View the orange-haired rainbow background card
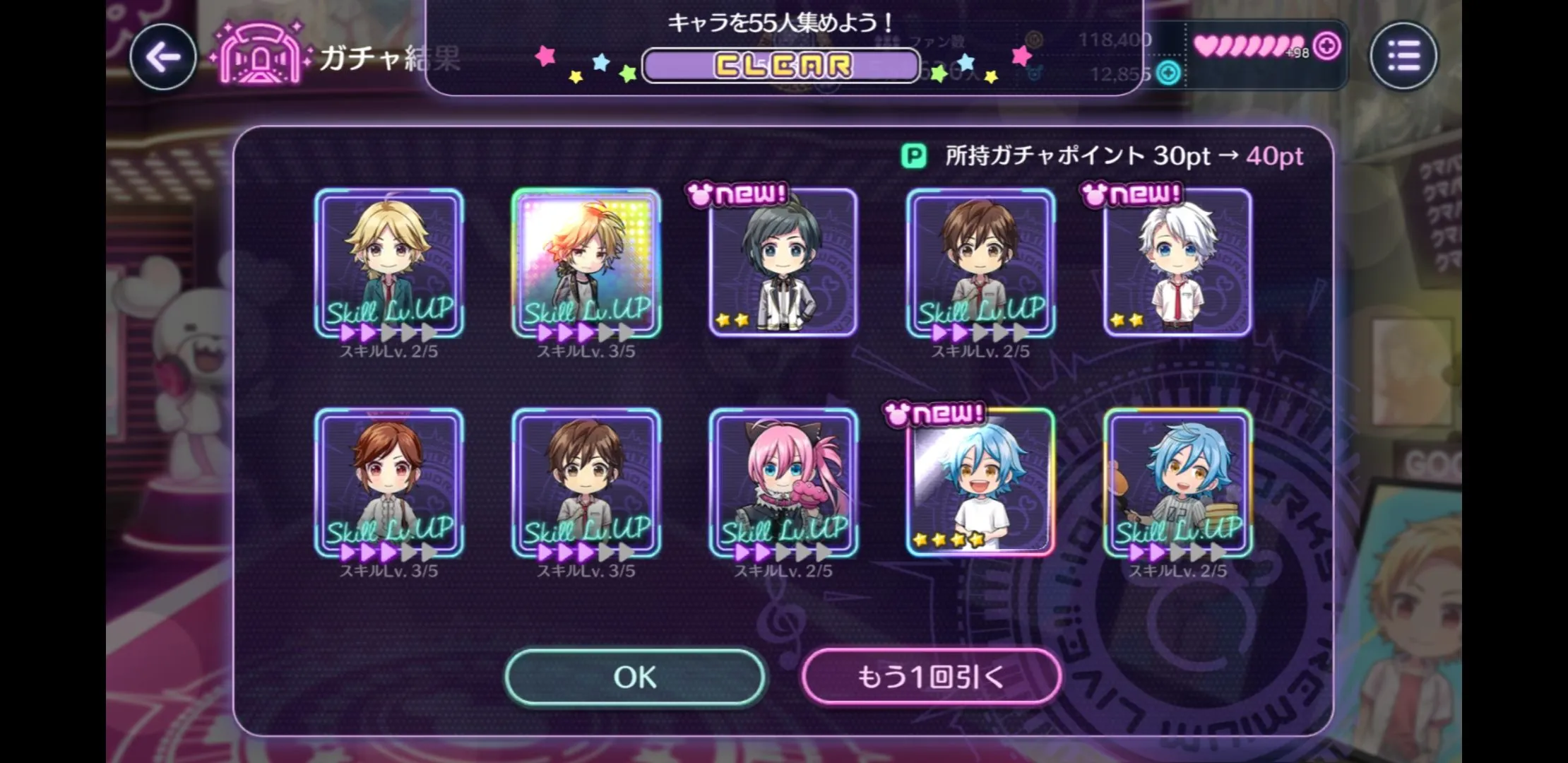1568x763 pixels. click(586, 263)
